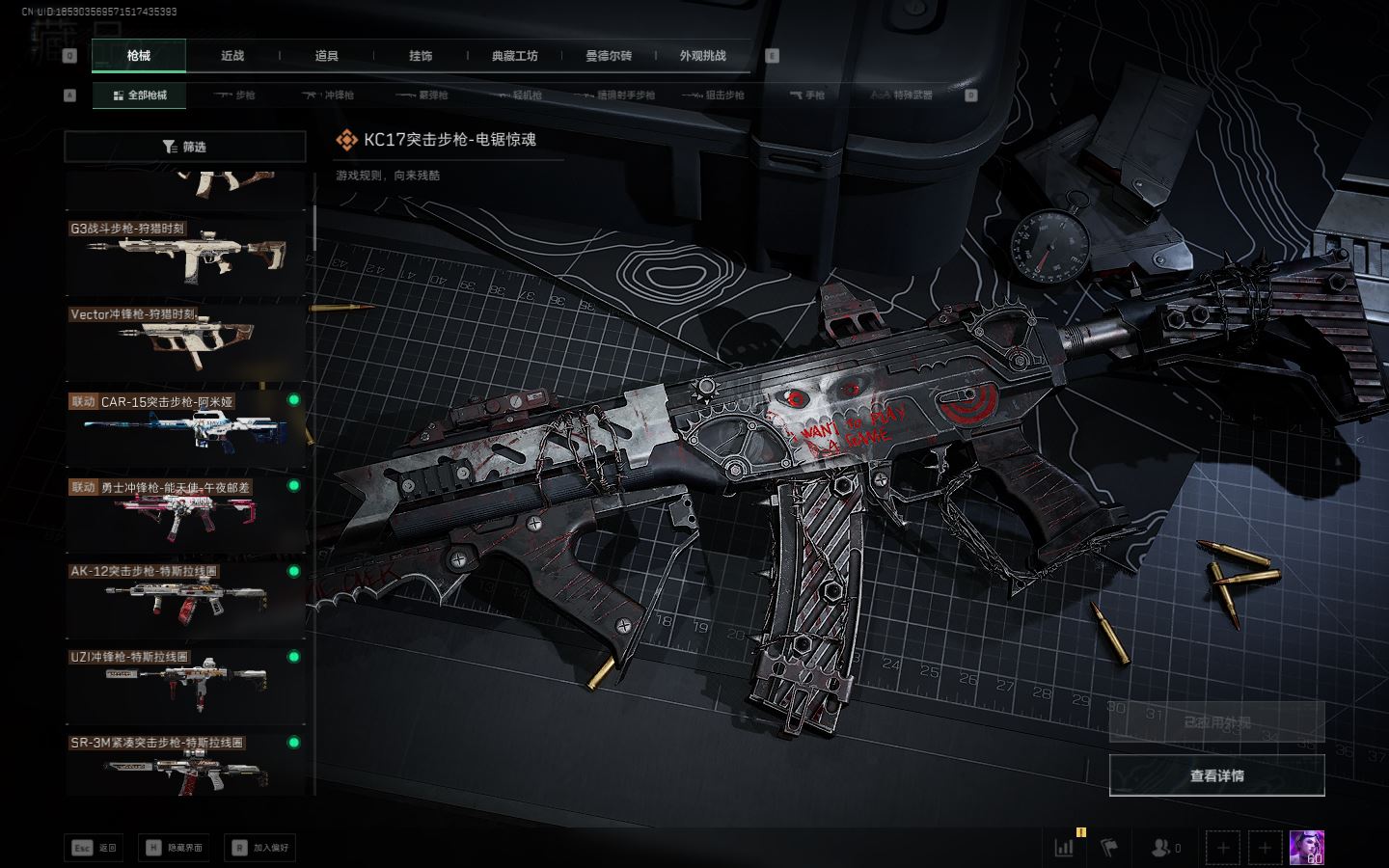Open the 筛选 filter button
The height and width of the screenshot is (868, 1389).
tap(184, 147)
